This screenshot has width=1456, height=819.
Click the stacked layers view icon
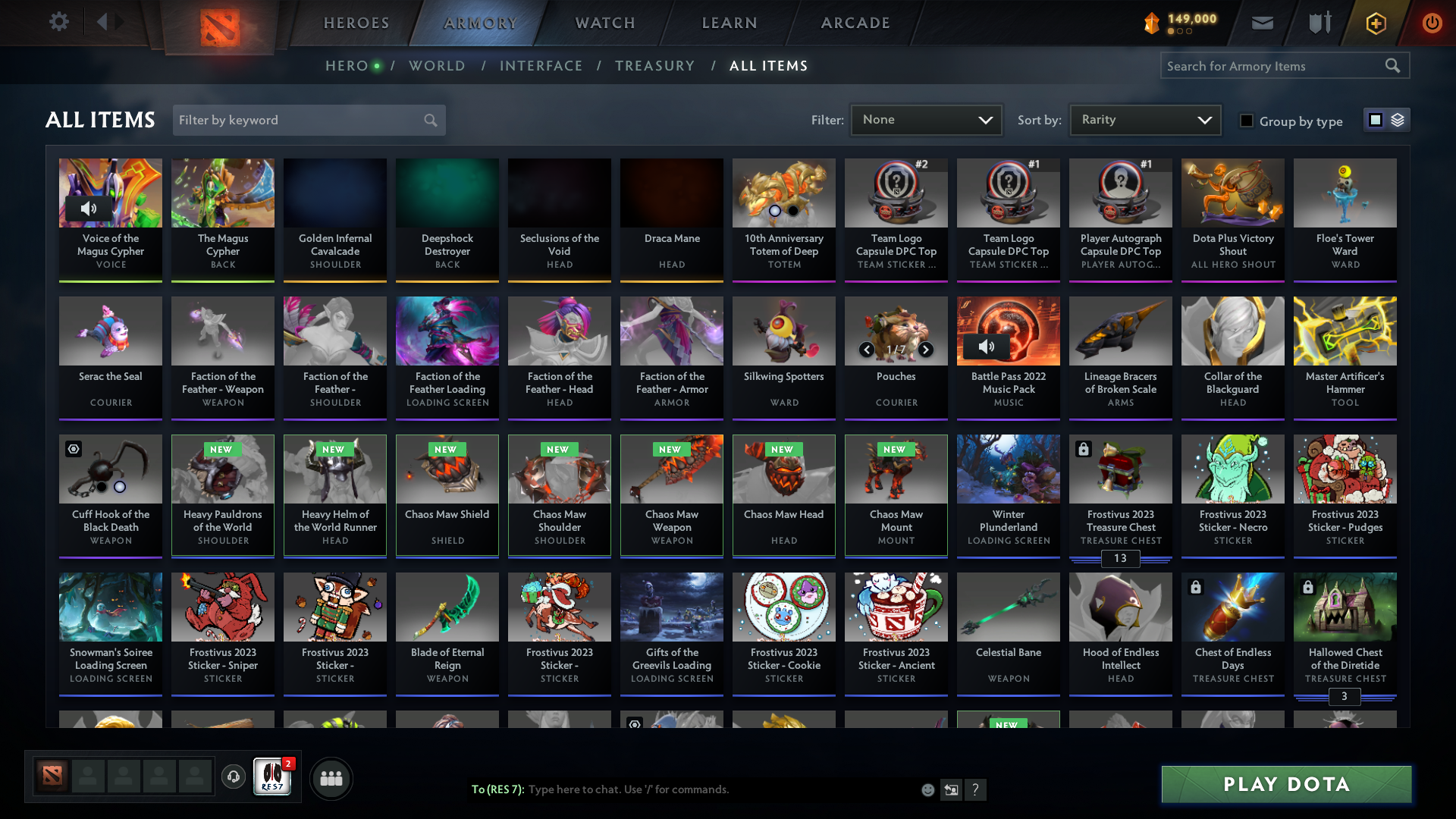[x=1398, y=119]
